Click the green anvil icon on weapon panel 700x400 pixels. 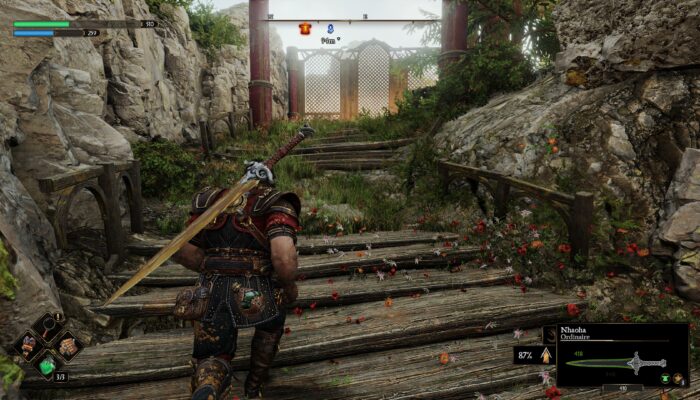[x=664, y=378]
